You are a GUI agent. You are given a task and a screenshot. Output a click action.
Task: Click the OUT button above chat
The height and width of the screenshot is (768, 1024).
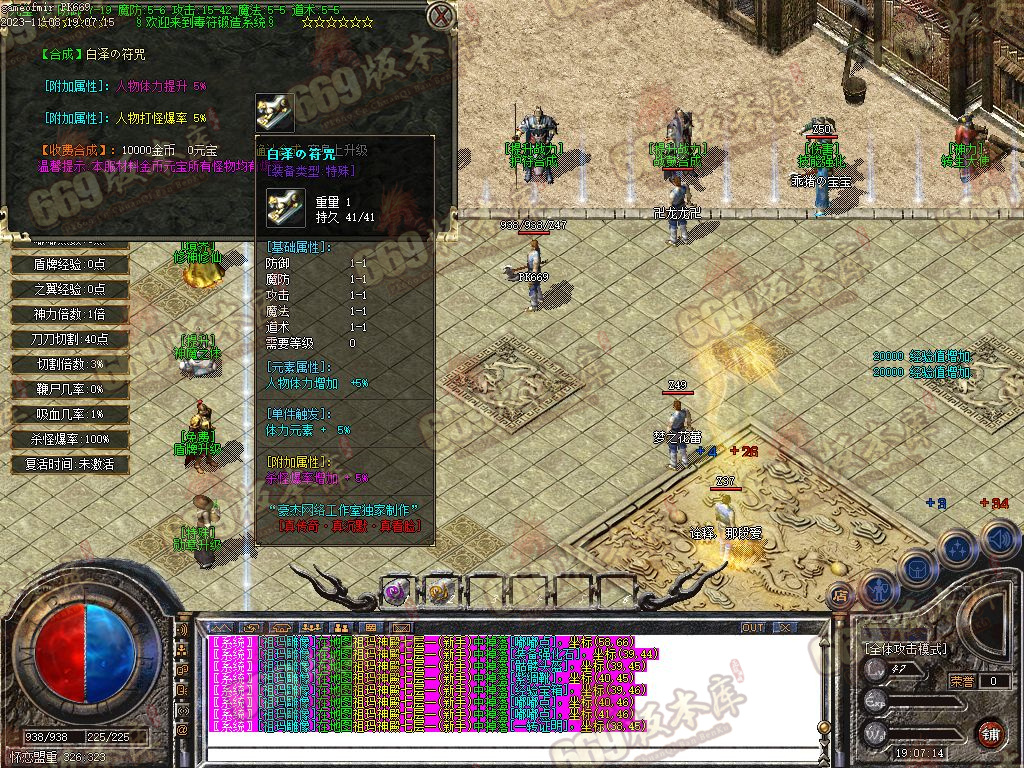[752, 627]
